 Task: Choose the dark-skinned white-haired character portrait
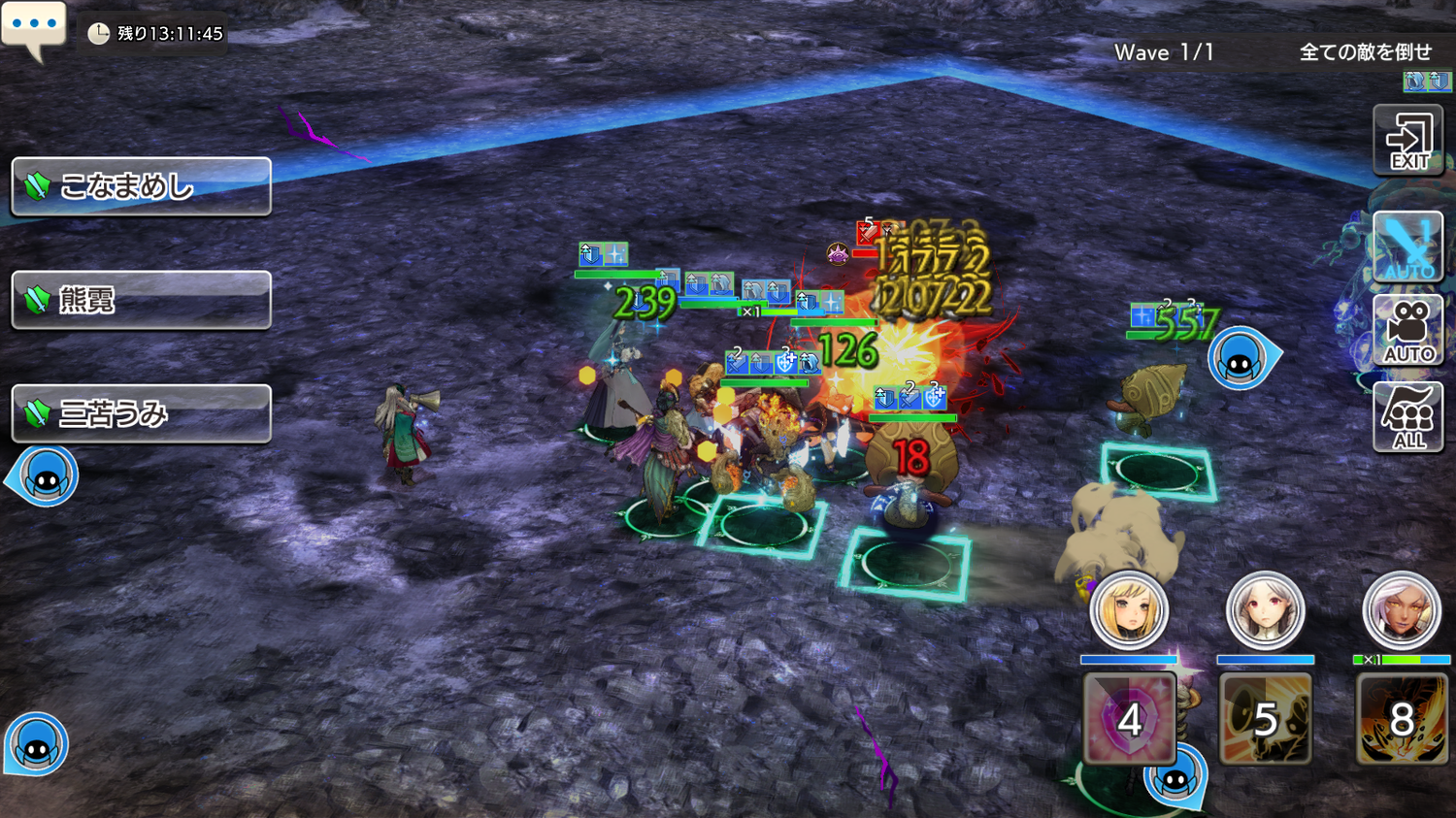click(1401, 611)
